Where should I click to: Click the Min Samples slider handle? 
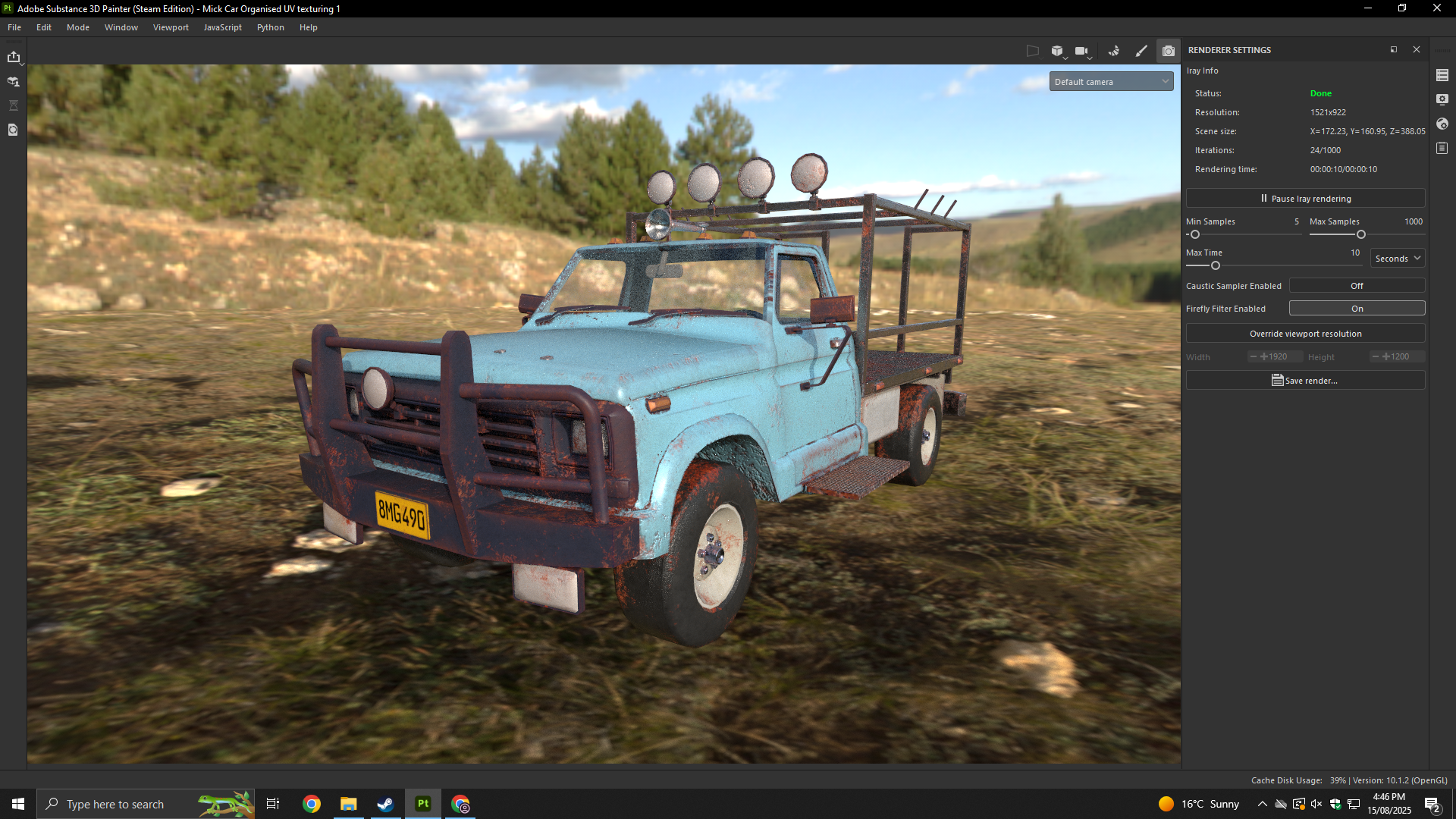[1195, 235]
